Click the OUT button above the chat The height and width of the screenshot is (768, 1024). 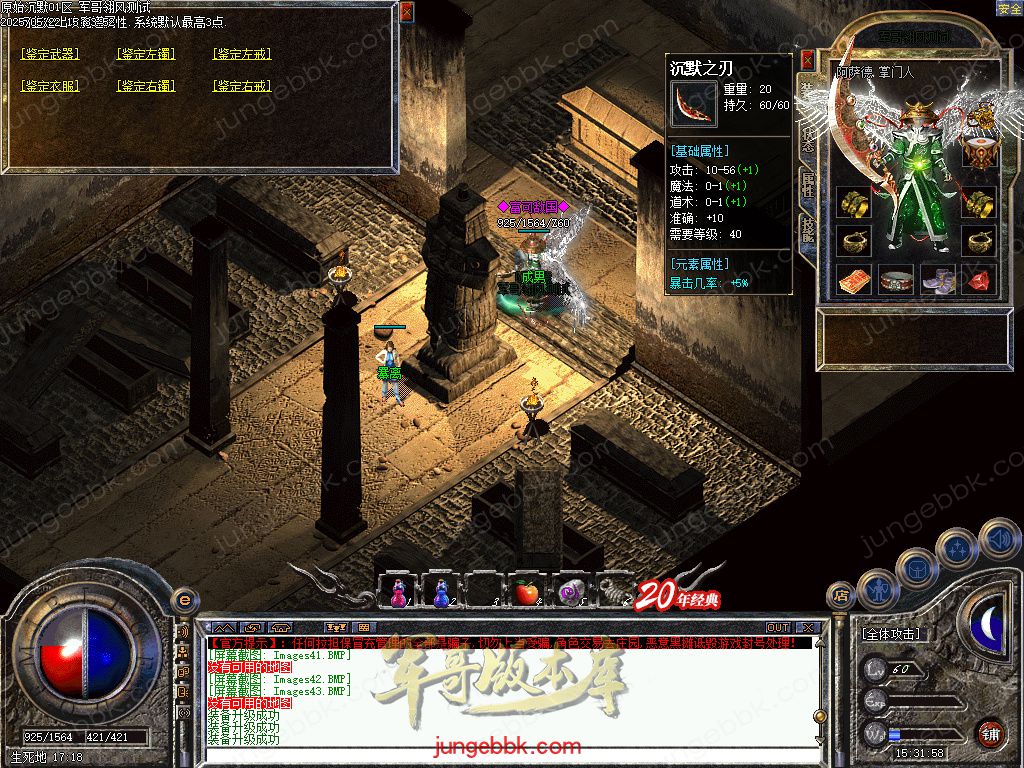click(778, 628)
